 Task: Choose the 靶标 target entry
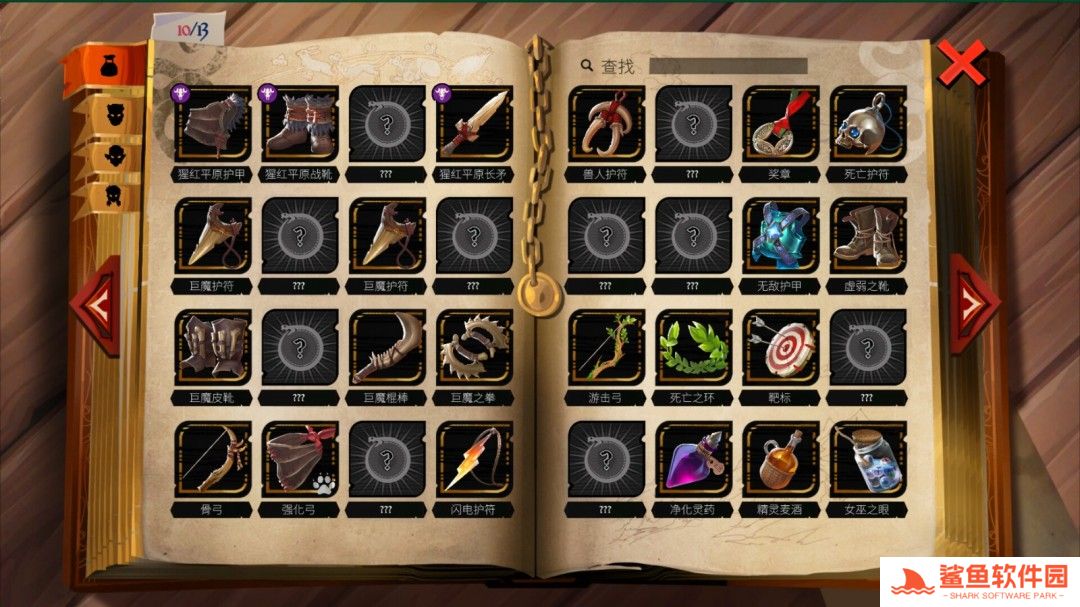pyautogui.click(x=780, y=348)
